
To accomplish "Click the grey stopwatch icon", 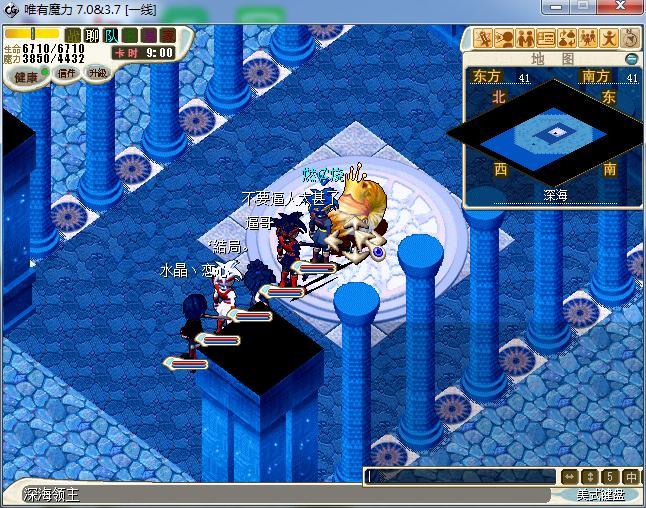I will [630, 39].
